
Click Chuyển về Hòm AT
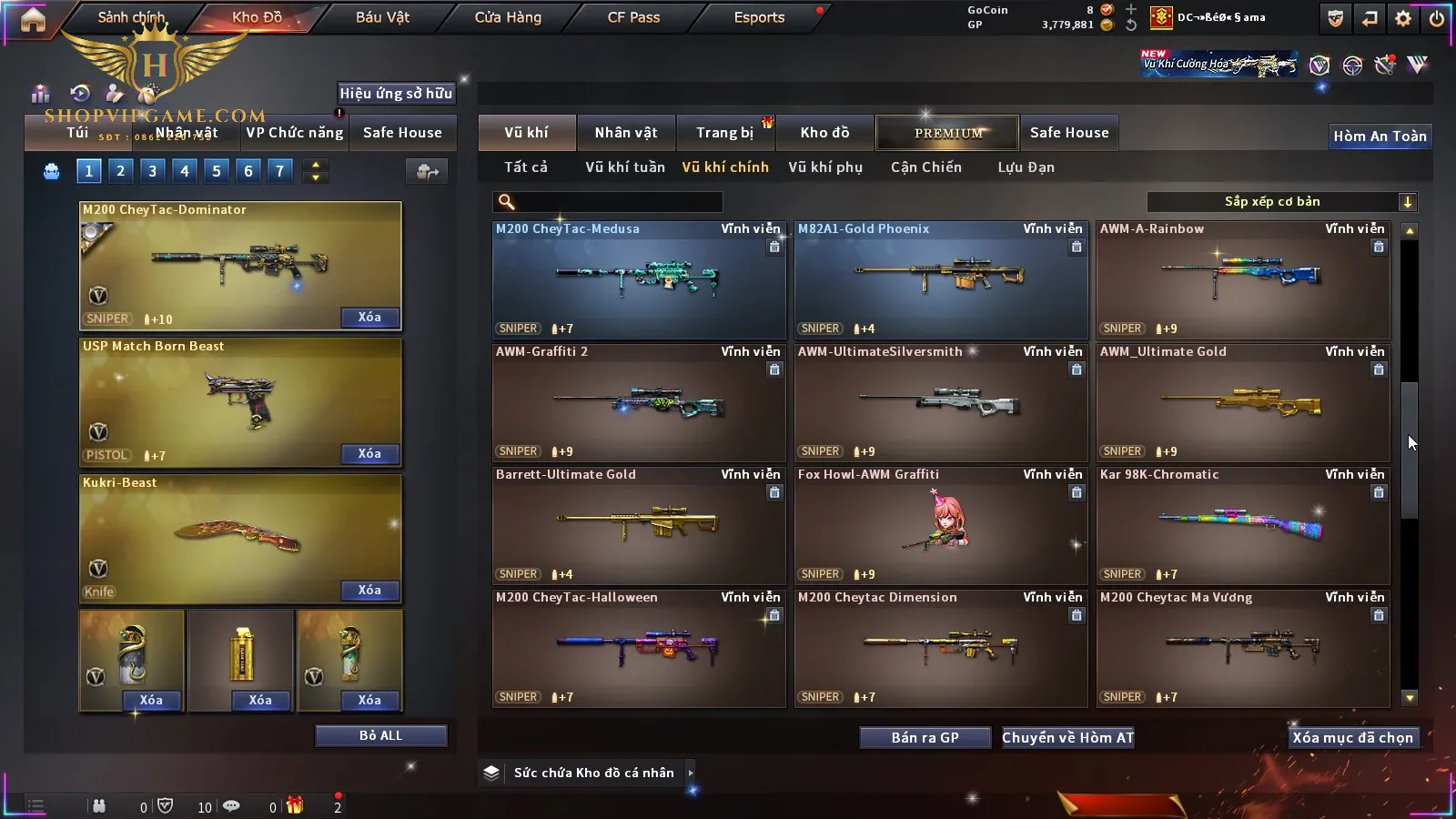[1067, 737]
